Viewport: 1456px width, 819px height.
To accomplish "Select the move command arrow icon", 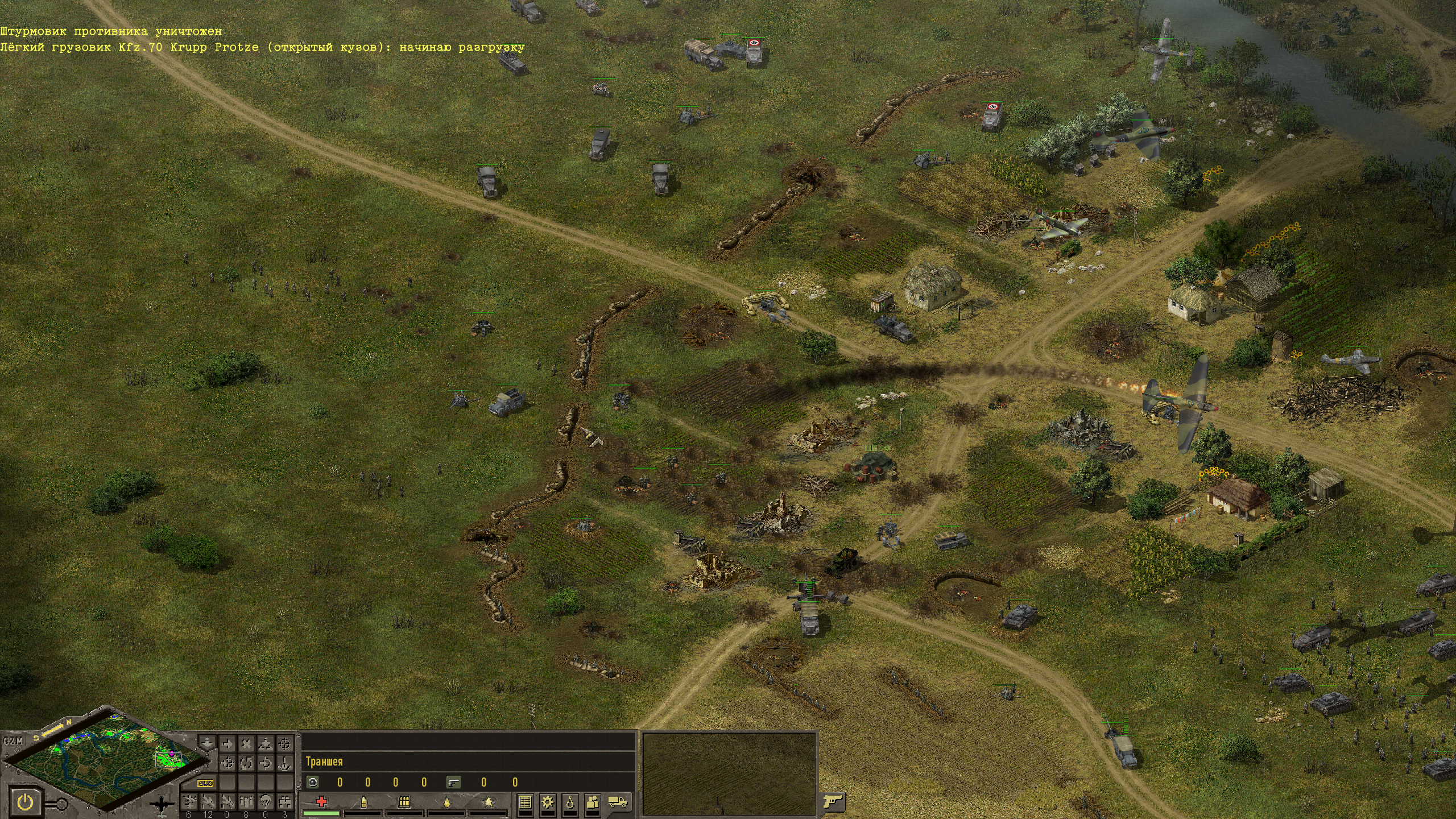I will point(227,743).
